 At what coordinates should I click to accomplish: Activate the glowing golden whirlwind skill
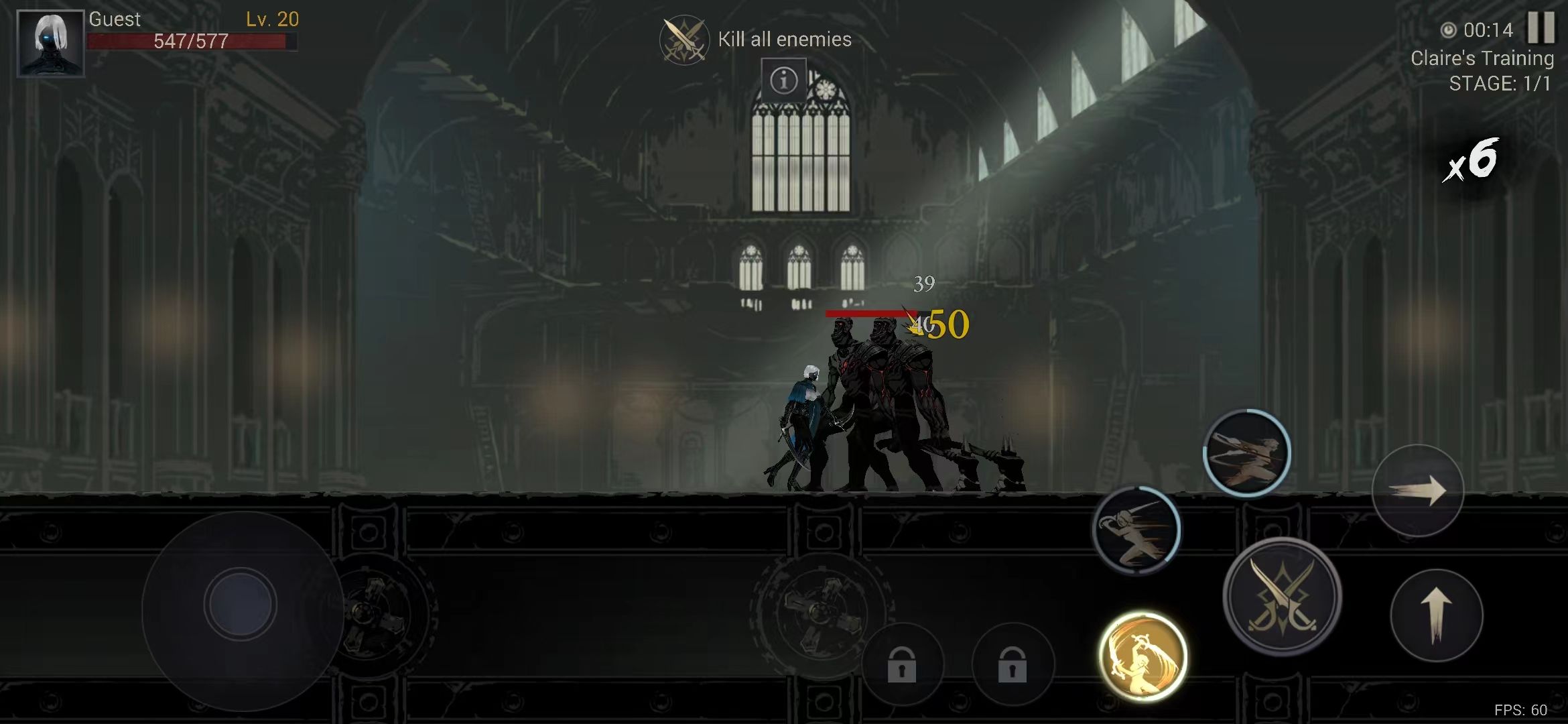point(1142,656)
